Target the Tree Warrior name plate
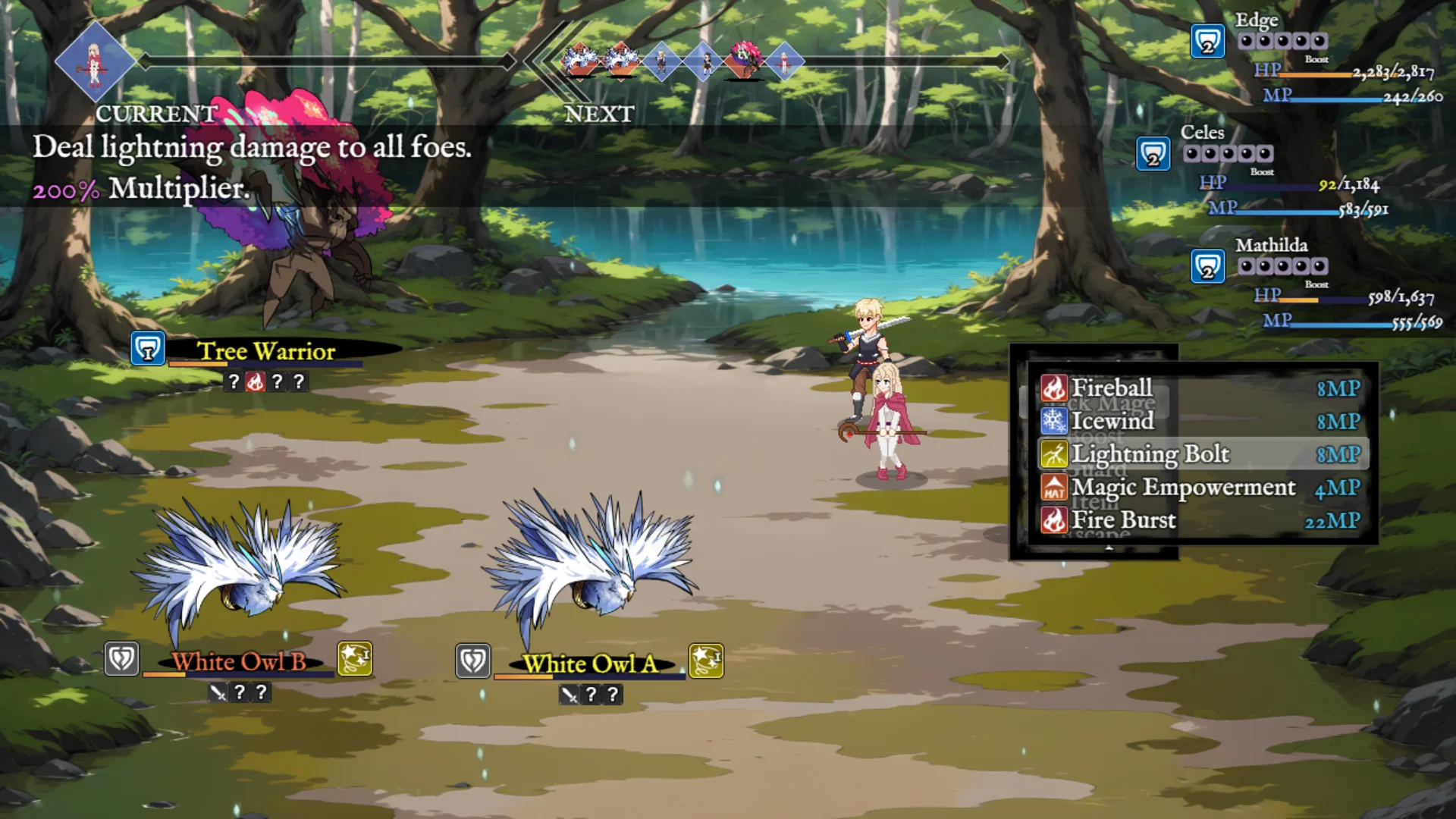1456x819 pixels. [x=266, y=351]
